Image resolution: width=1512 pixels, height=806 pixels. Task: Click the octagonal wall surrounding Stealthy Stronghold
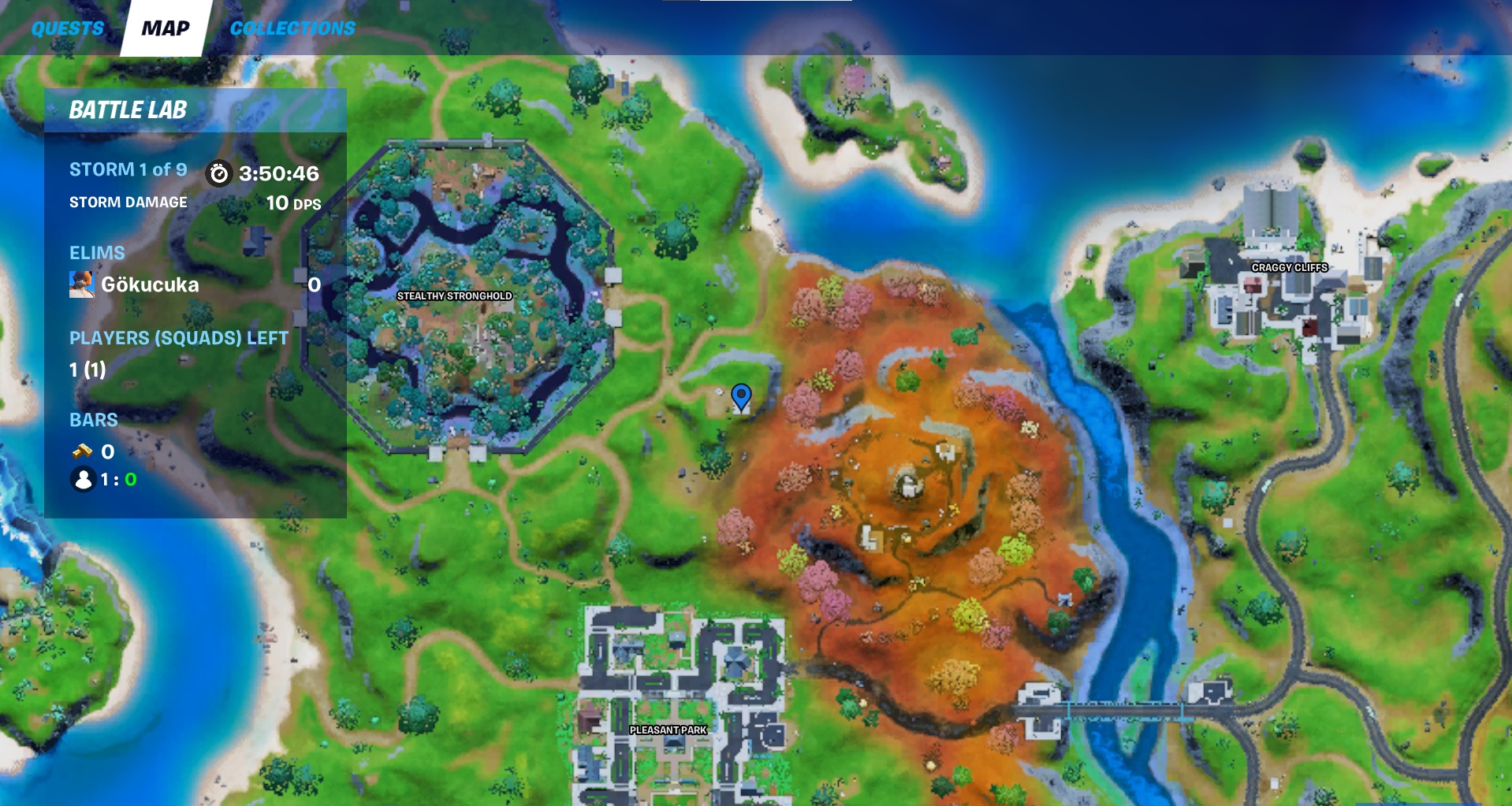pos(459,145)
